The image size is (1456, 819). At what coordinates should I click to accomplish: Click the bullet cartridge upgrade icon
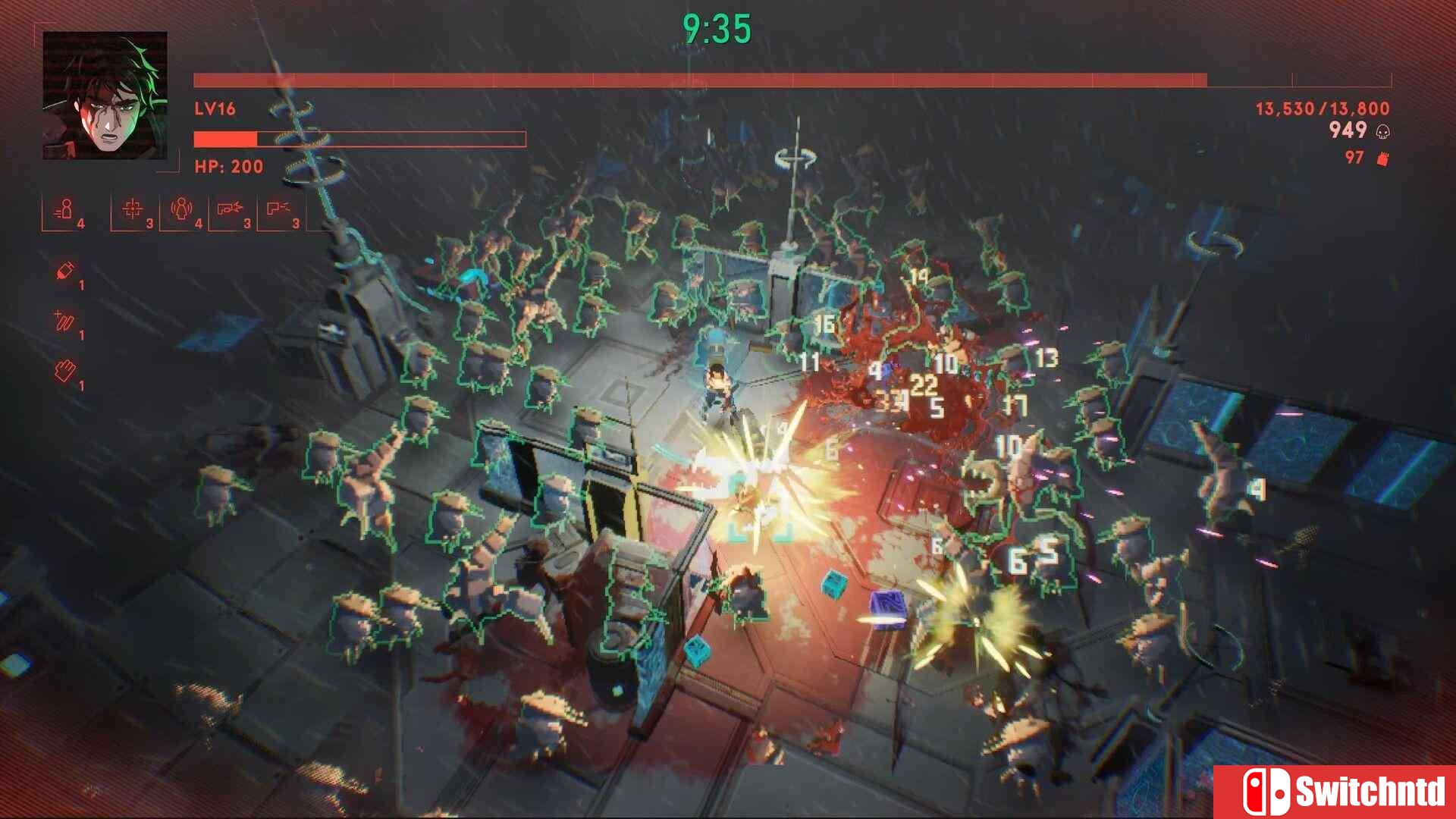65,271
